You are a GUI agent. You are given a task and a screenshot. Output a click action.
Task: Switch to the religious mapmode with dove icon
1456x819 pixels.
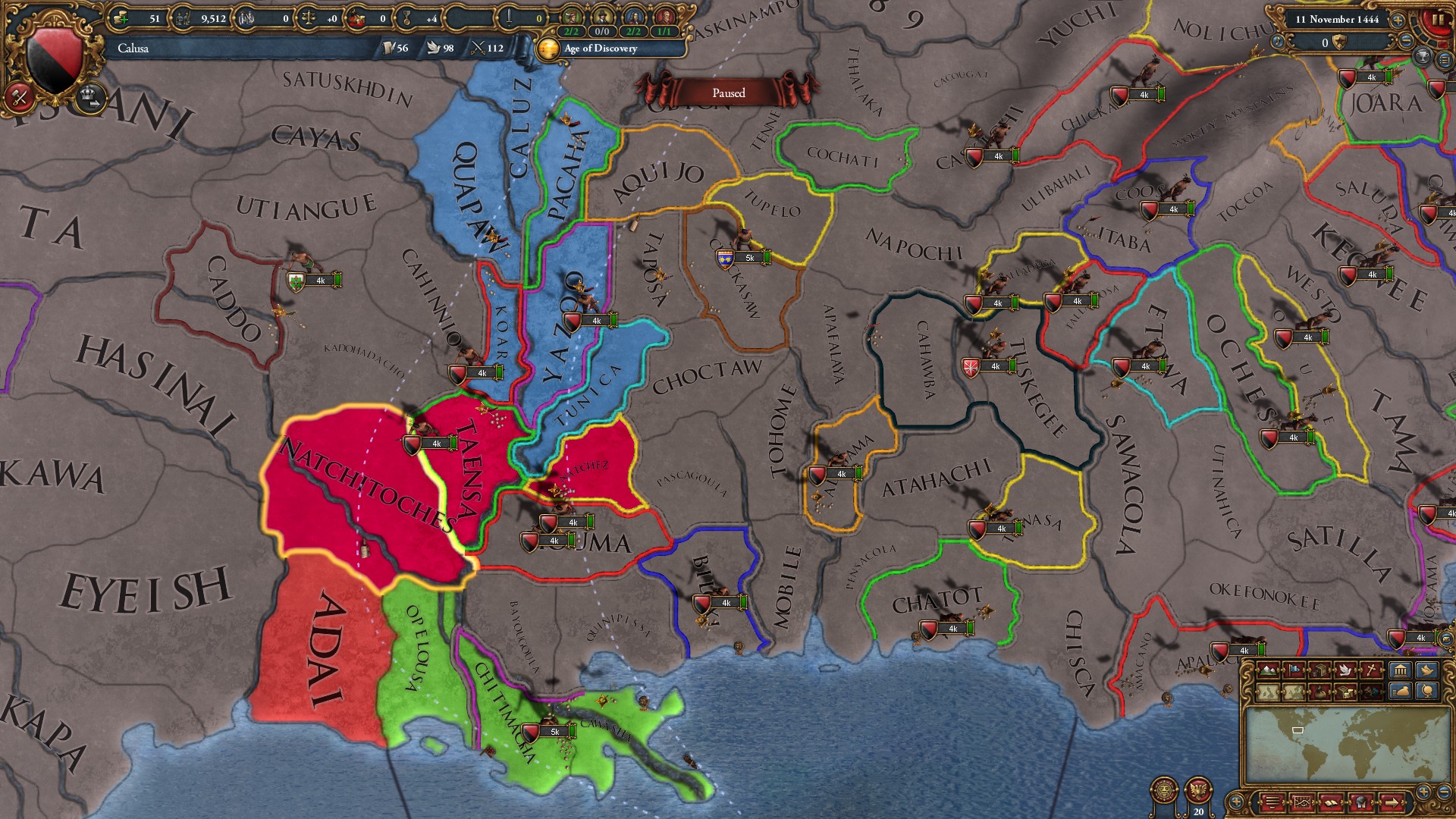tap(1345, 671)
